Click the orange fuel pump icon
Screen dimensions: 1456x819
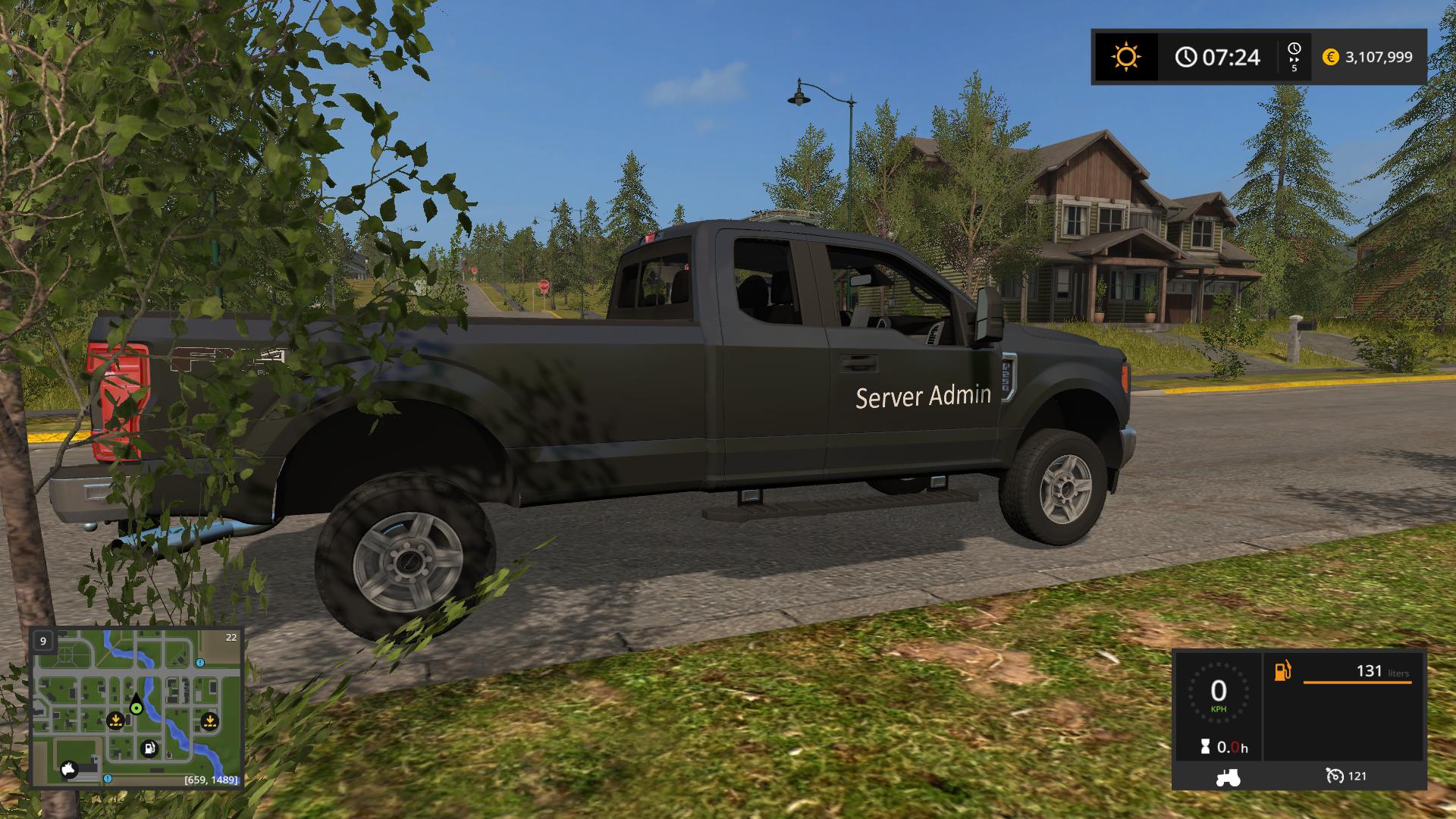pyautogui.click(x=1282, y=671)
